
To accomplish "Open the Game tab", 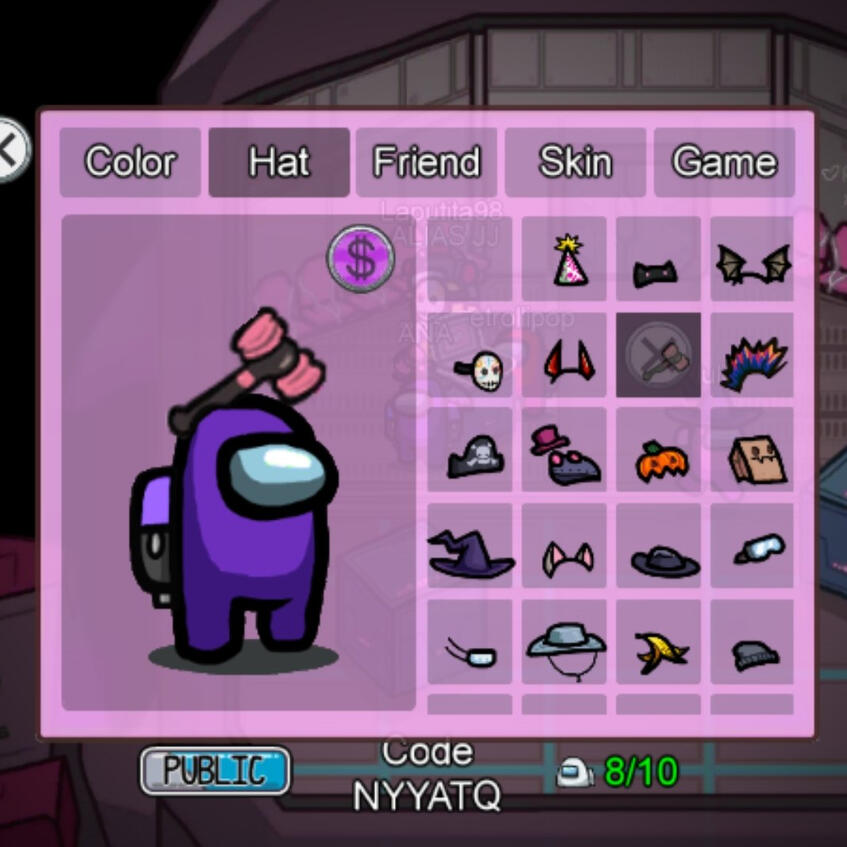I will tap(724, 162).
